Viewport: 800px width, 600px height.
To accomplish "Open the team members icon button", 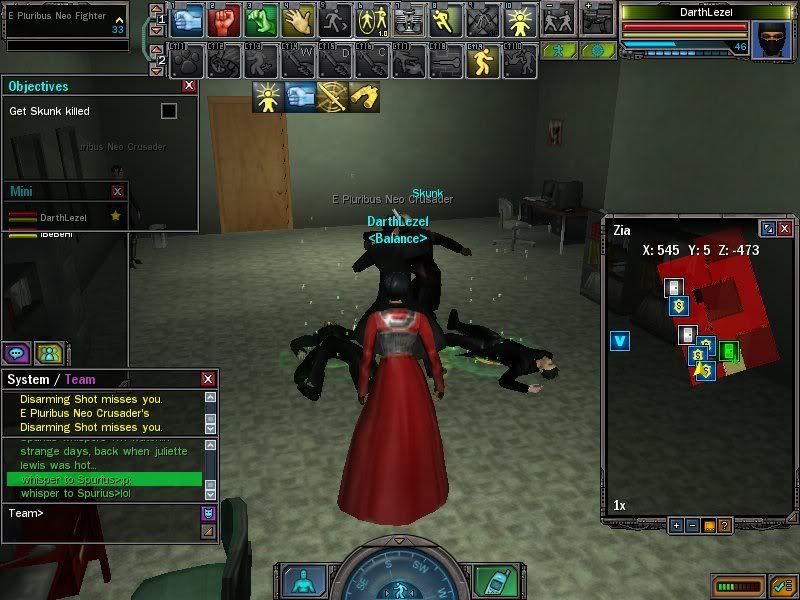I will pyautogui.click(x=49, y=352).
